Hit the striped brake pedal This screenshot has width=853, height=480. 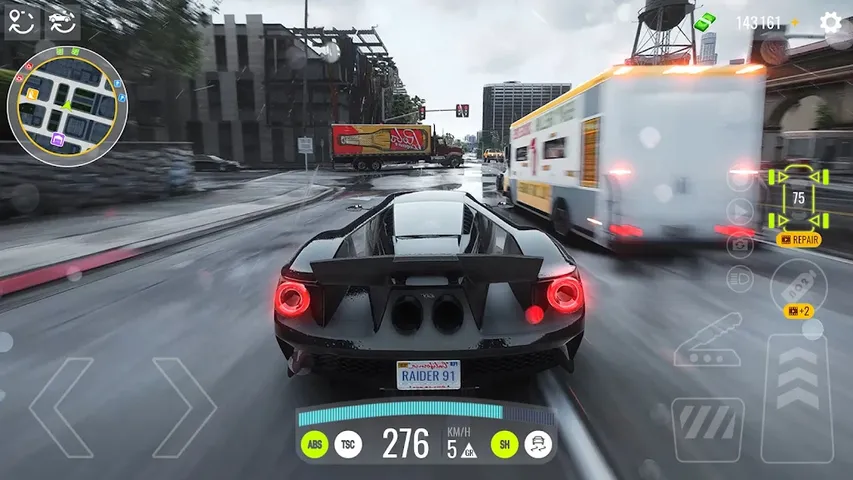707,429
